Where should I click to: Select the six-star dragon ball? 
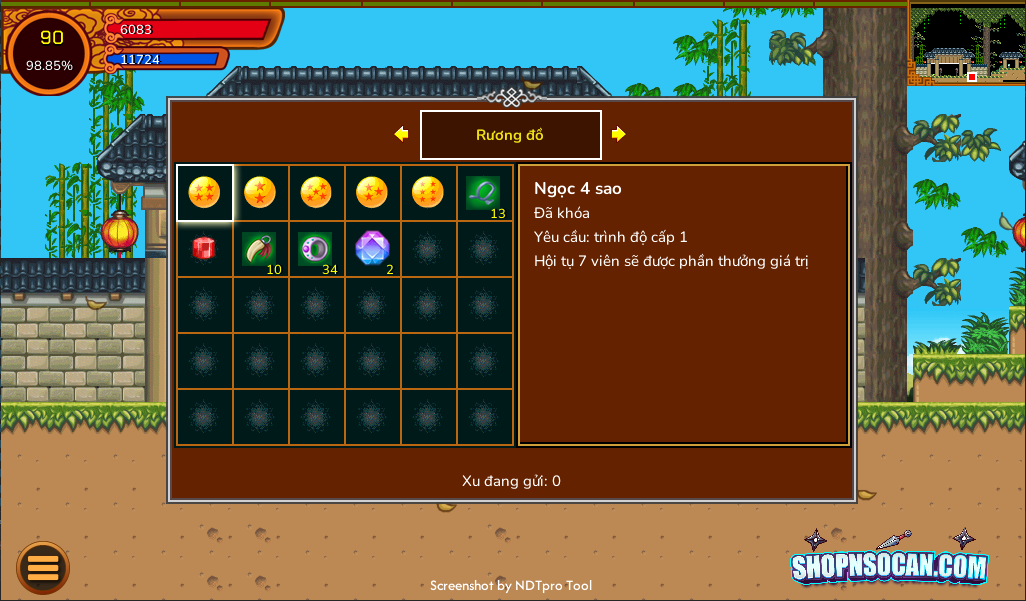pyautogui.click(x=428, y=192)
